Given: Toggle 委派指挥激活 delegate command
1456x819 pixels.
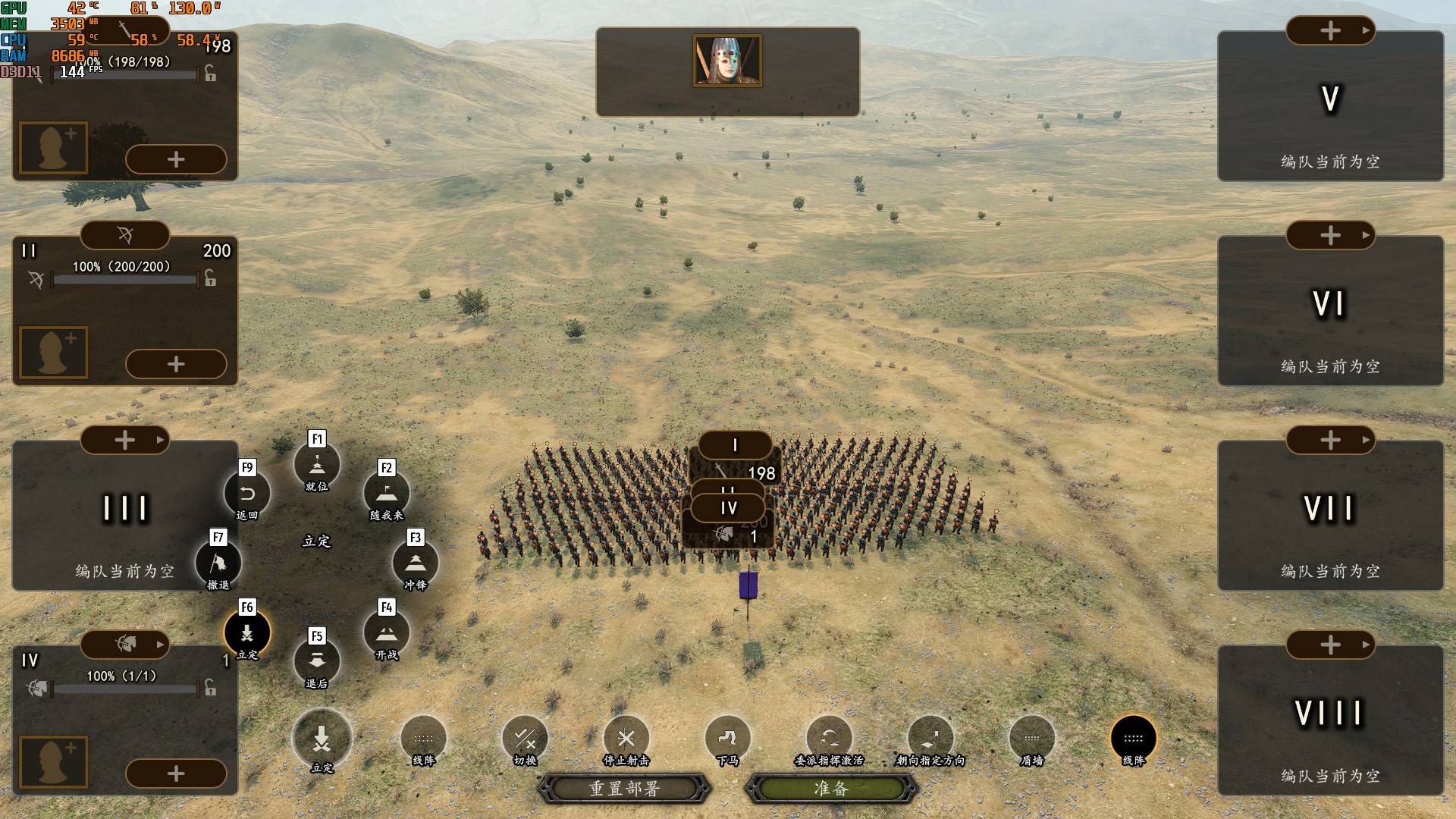Looking at the screenshot, I should tap(830, 739).
